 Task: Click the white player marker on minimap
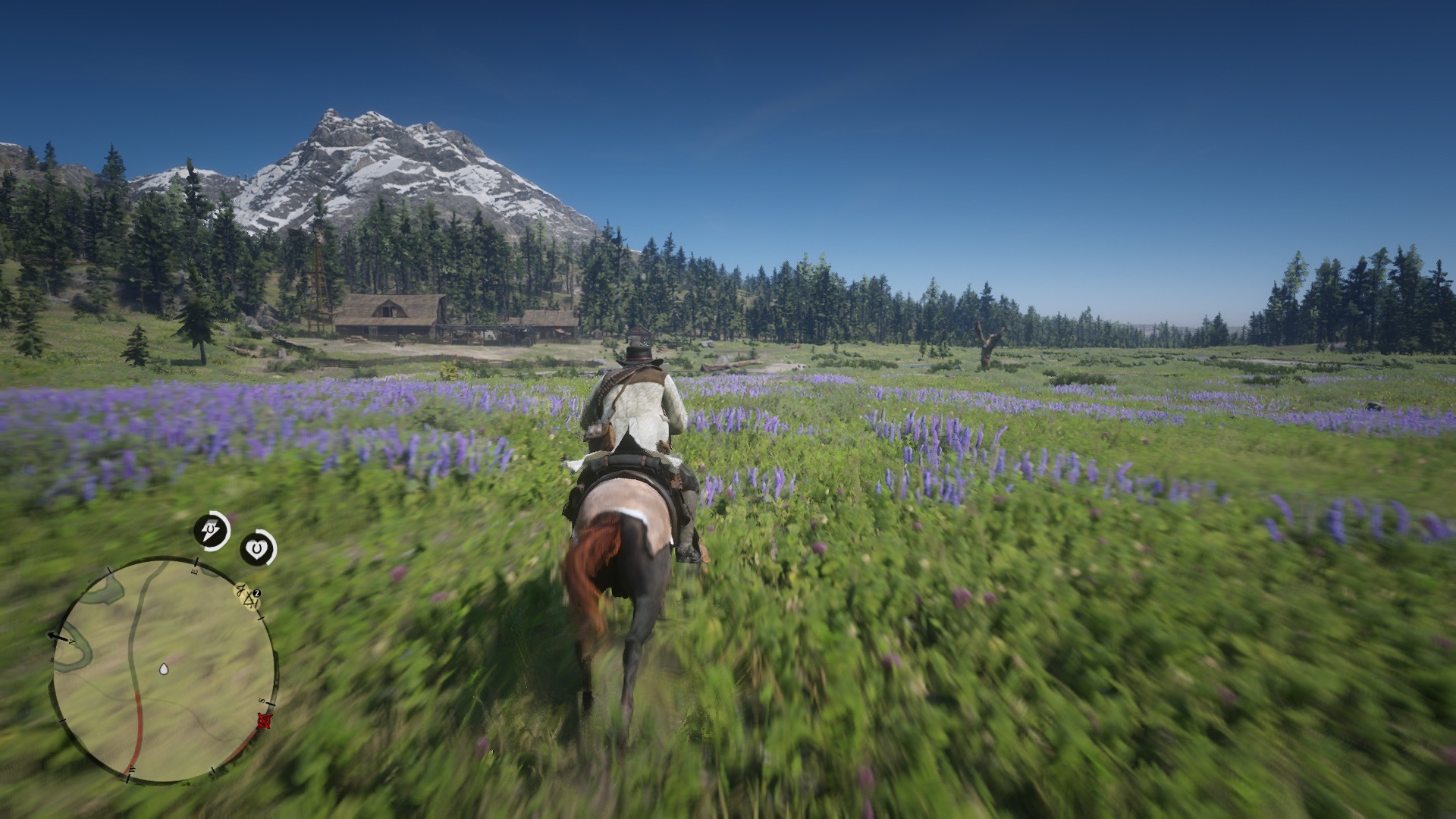coord(163,669)
